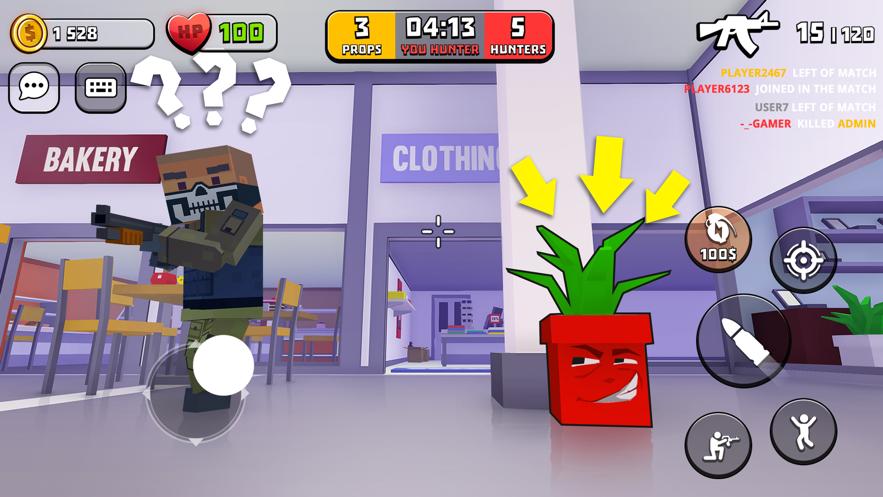Tap the assault rifle weapon icon

tap(738, 33)
